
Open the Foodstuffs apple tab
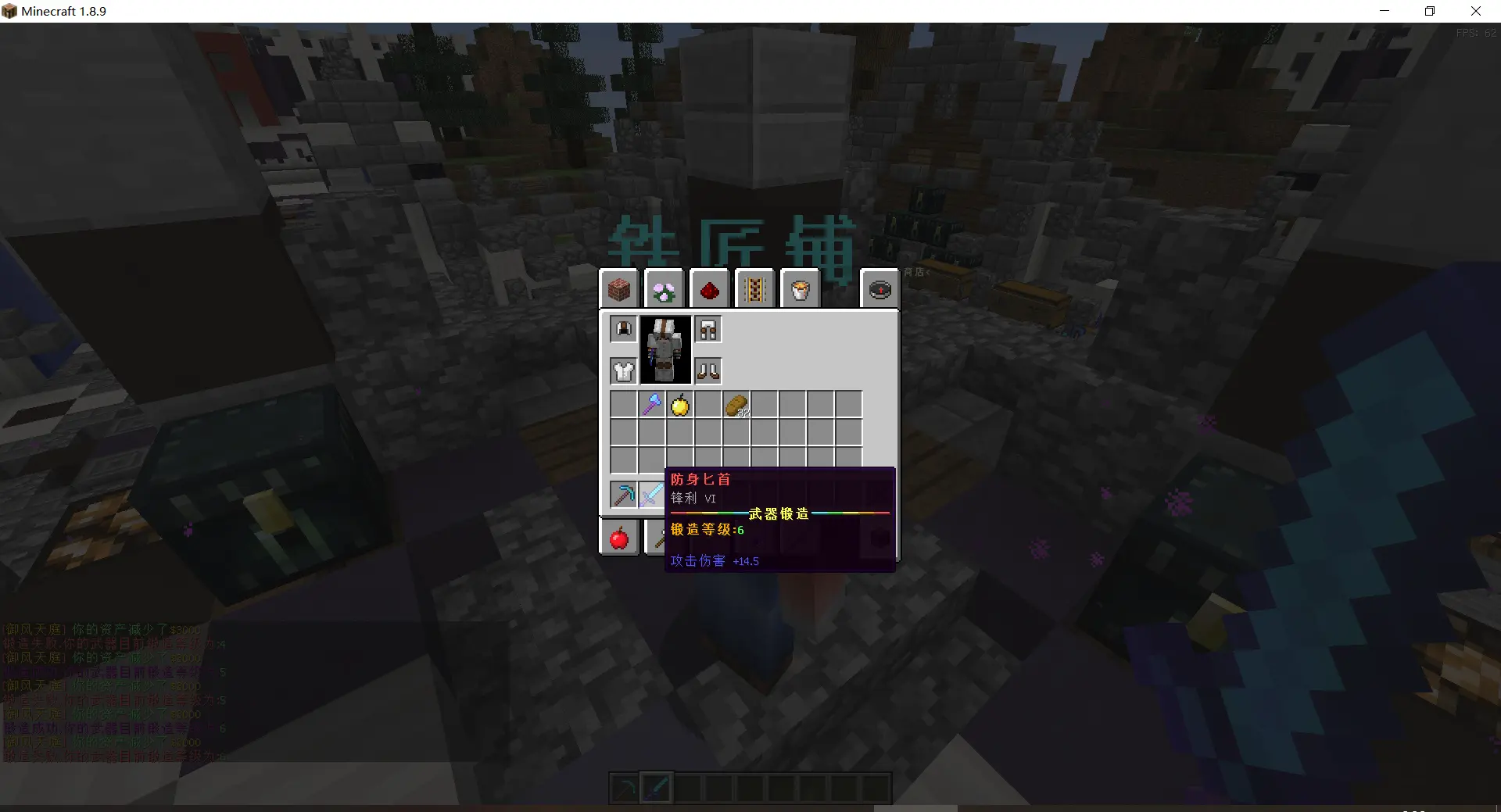pos(619,538)
